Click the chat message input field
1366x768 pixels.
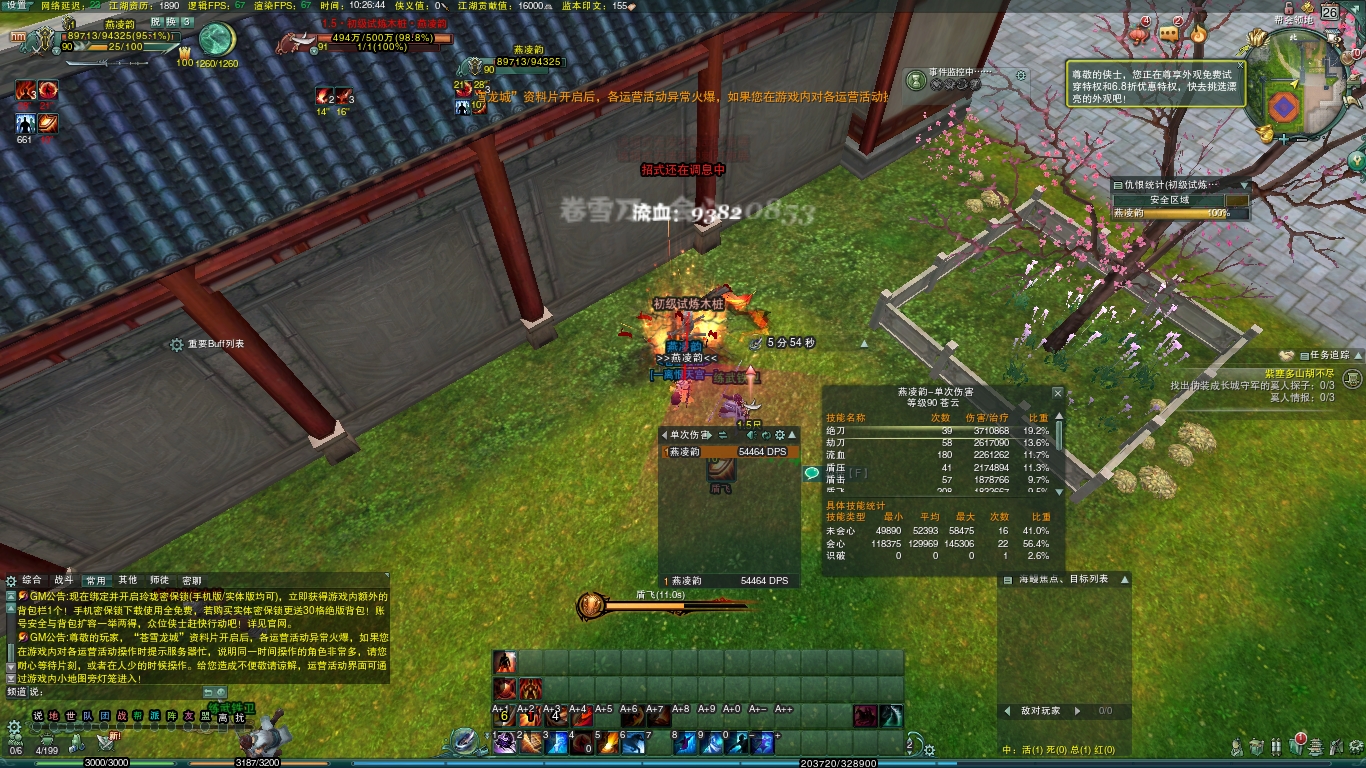(120, 692)
